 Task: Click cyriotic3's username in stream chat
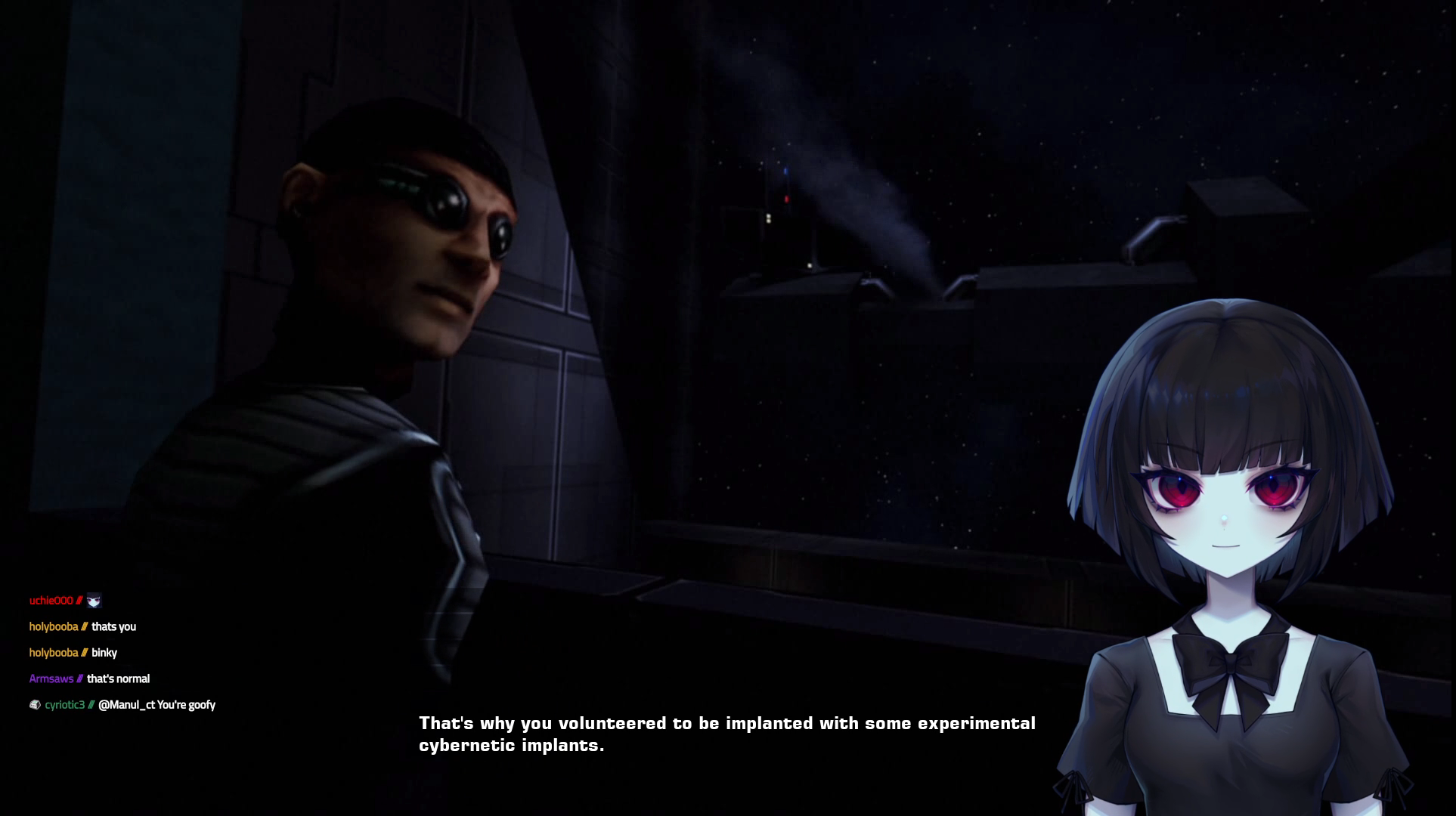[x=64, y=705]
